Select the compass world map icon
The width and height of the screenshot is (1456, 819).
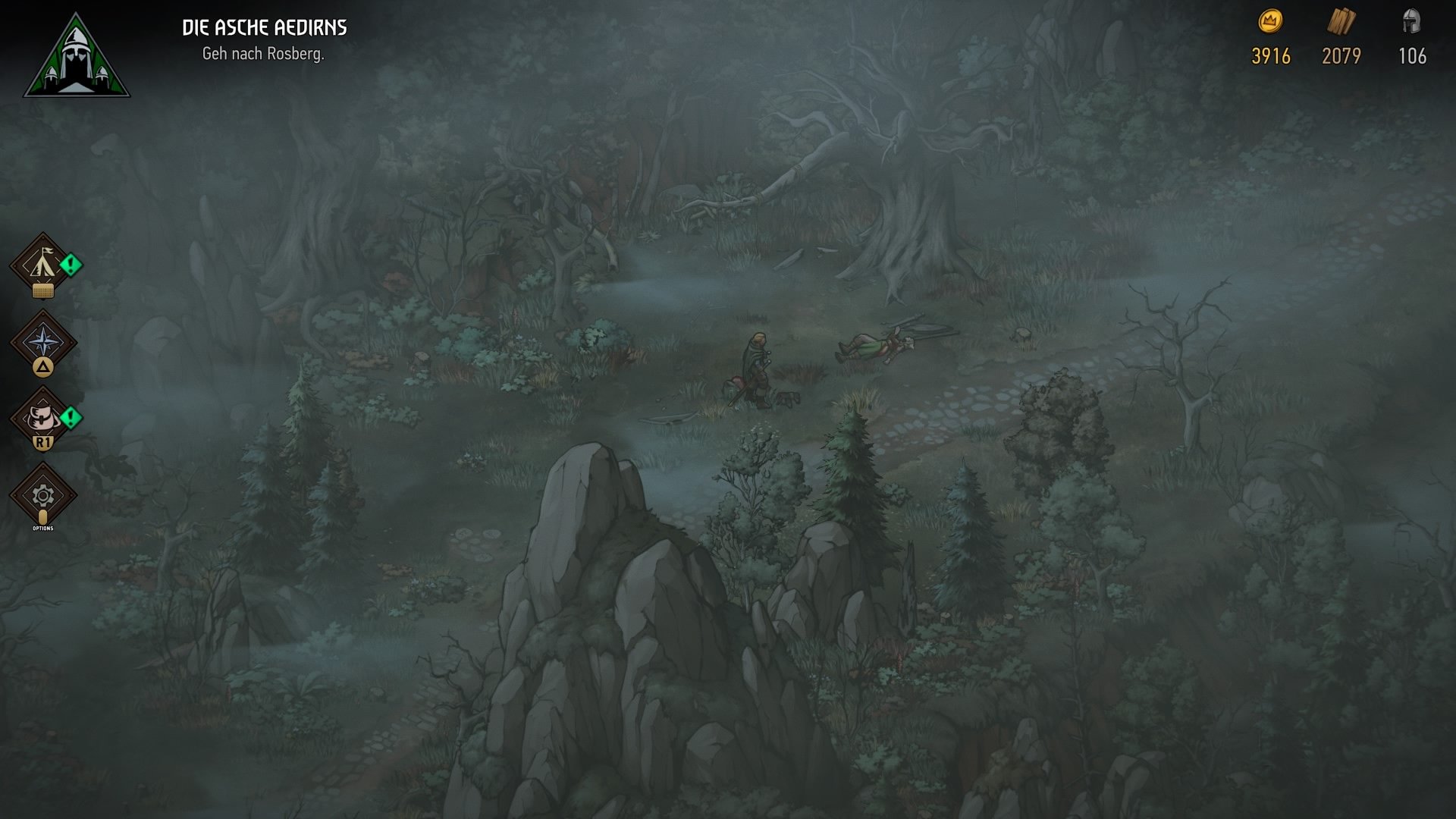[x=44, y=341]
